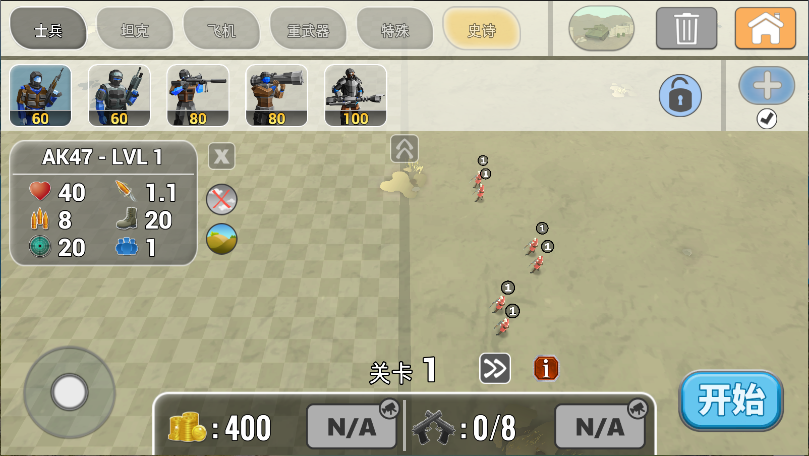
Task: Select the brown bazooka soldier costing 80
Action: 277,96
